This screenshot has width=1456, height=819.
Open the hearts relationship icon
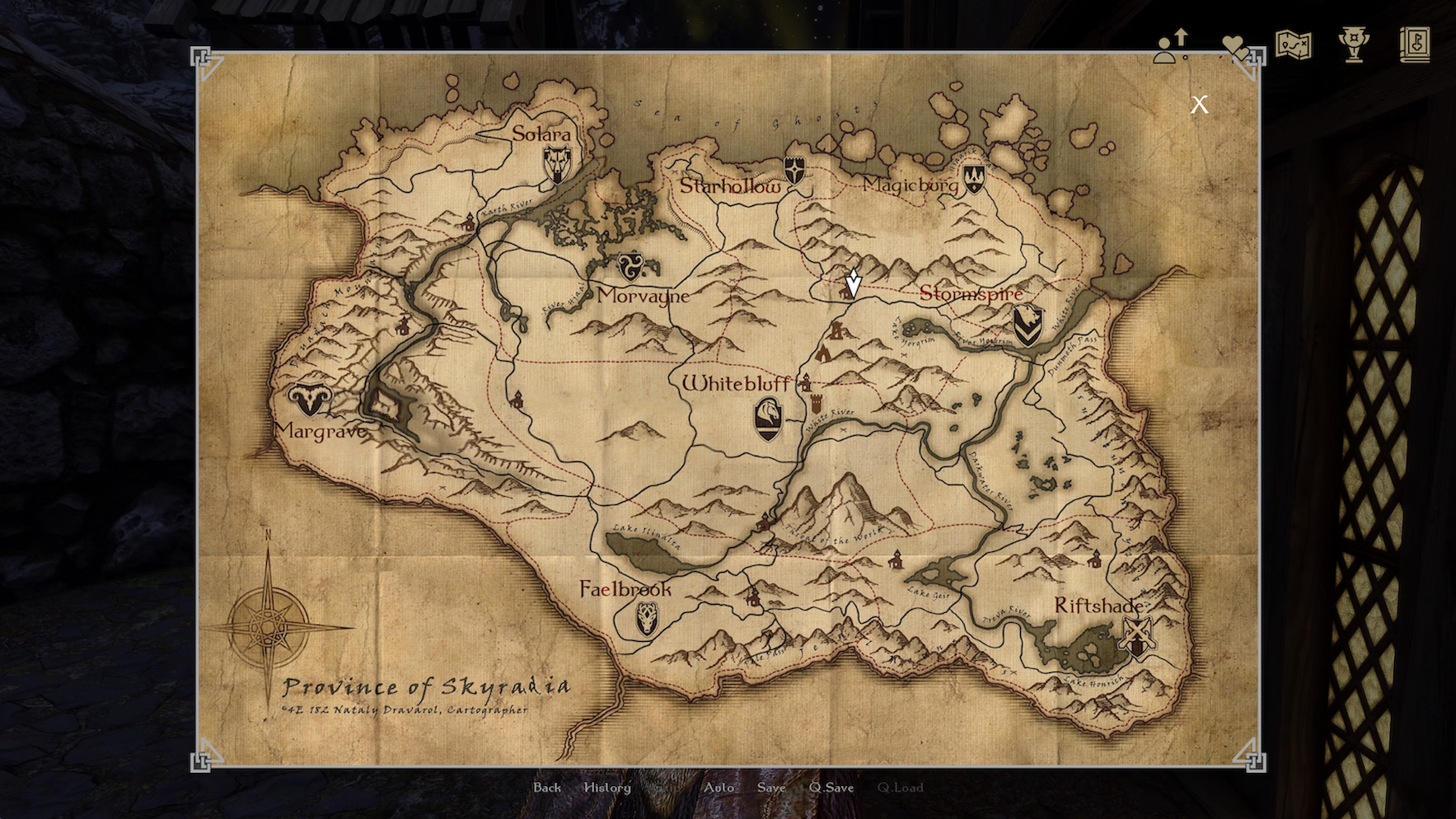[1234, 46]
